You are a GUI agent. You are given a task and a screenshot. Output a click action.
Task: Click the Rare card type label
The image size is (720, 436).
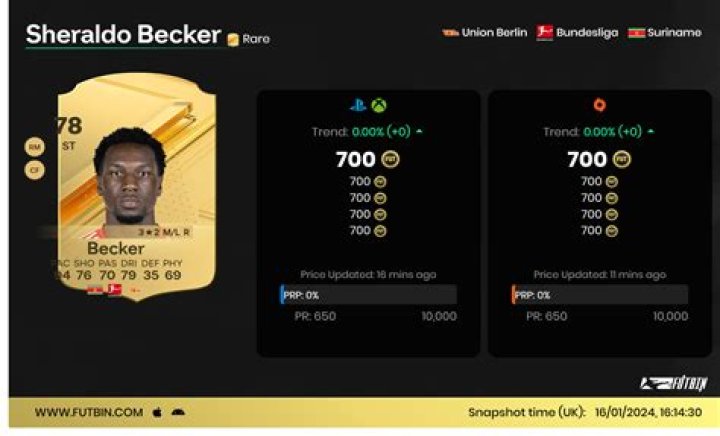[249, 39]
